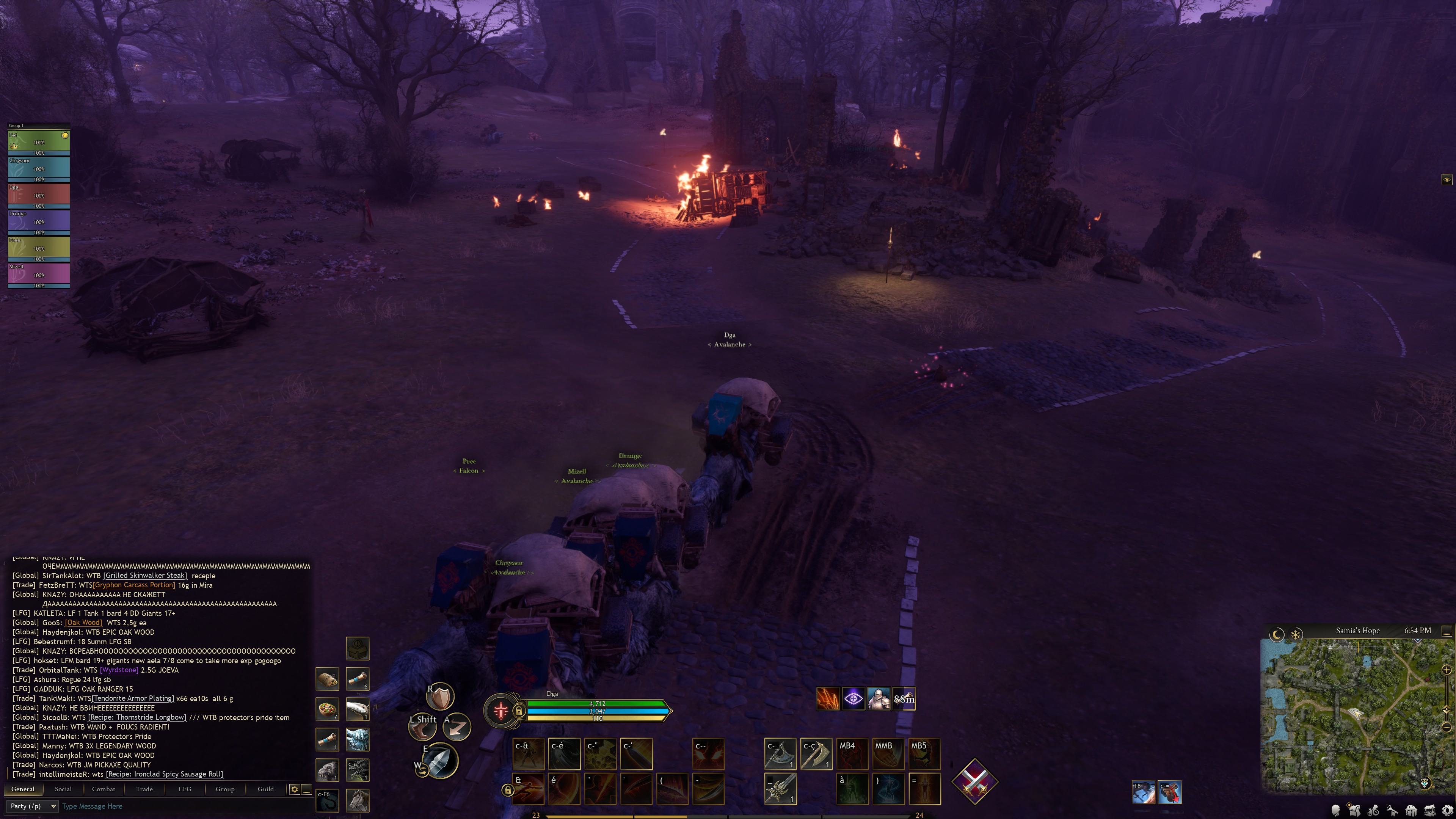
Task: Use the salad bowl food item
Action: (x=327, y=709)
